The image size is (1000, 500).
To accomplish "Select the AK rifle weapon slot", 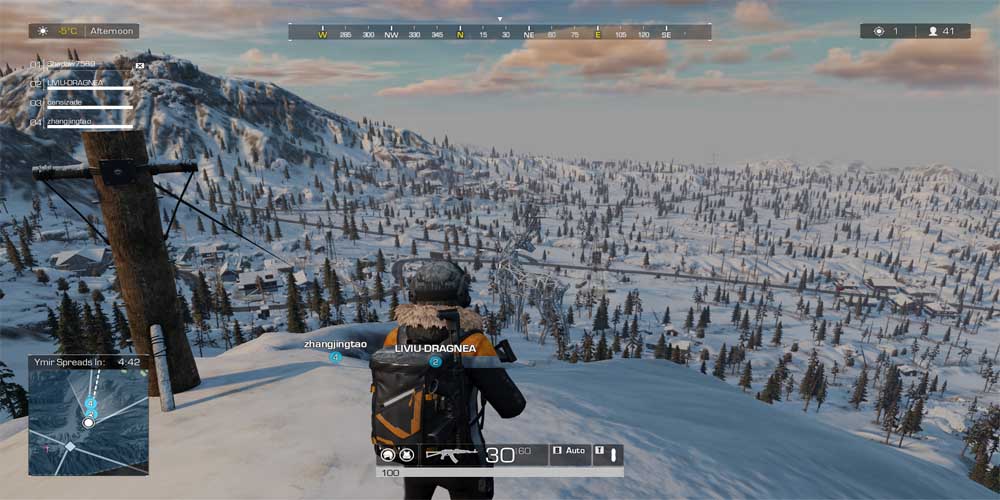I will pyautogui.click(x=451, y=455).
